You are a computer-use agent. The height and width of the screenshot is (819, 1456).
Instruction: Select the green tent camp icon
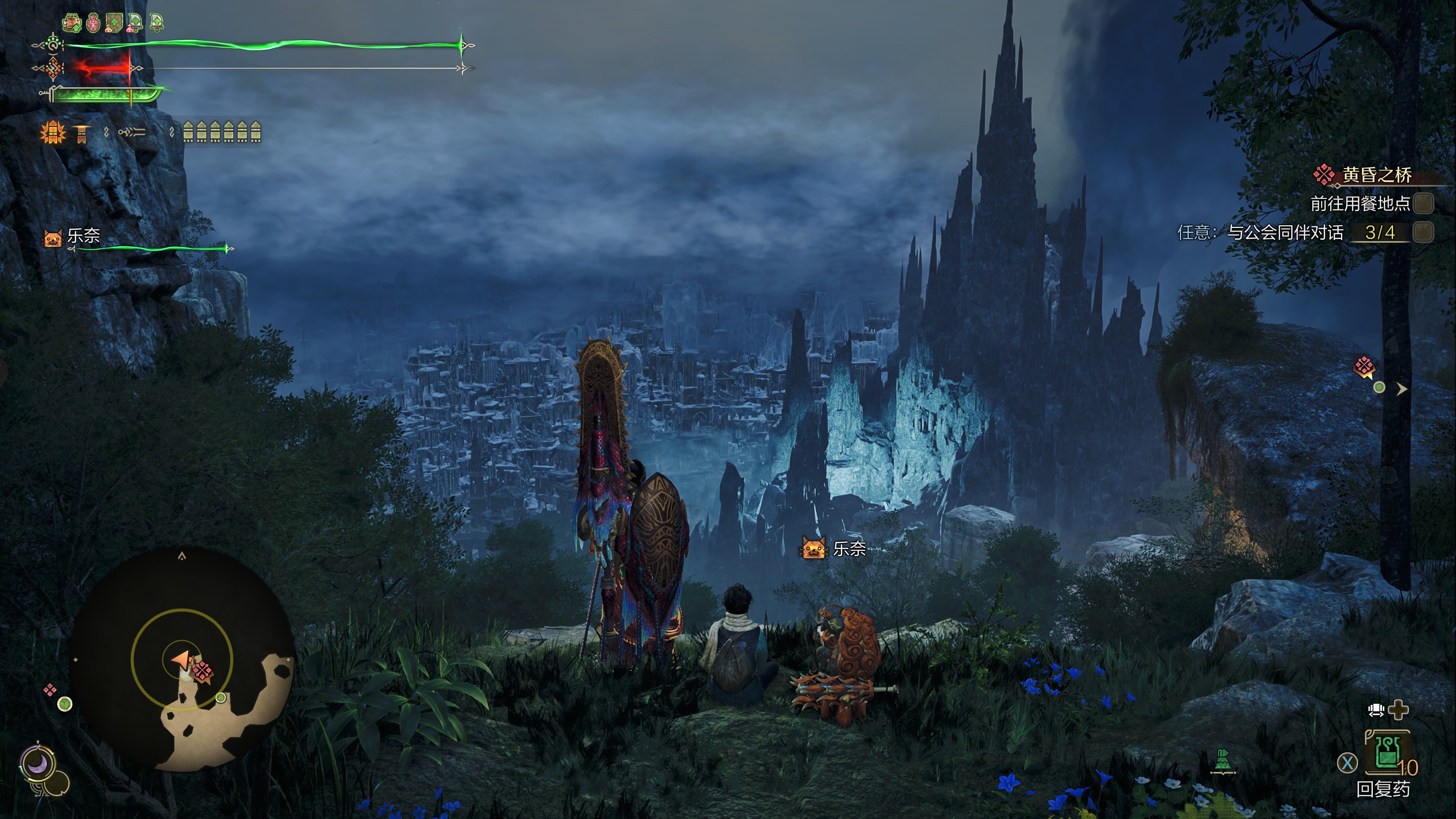coord(1222,761)
